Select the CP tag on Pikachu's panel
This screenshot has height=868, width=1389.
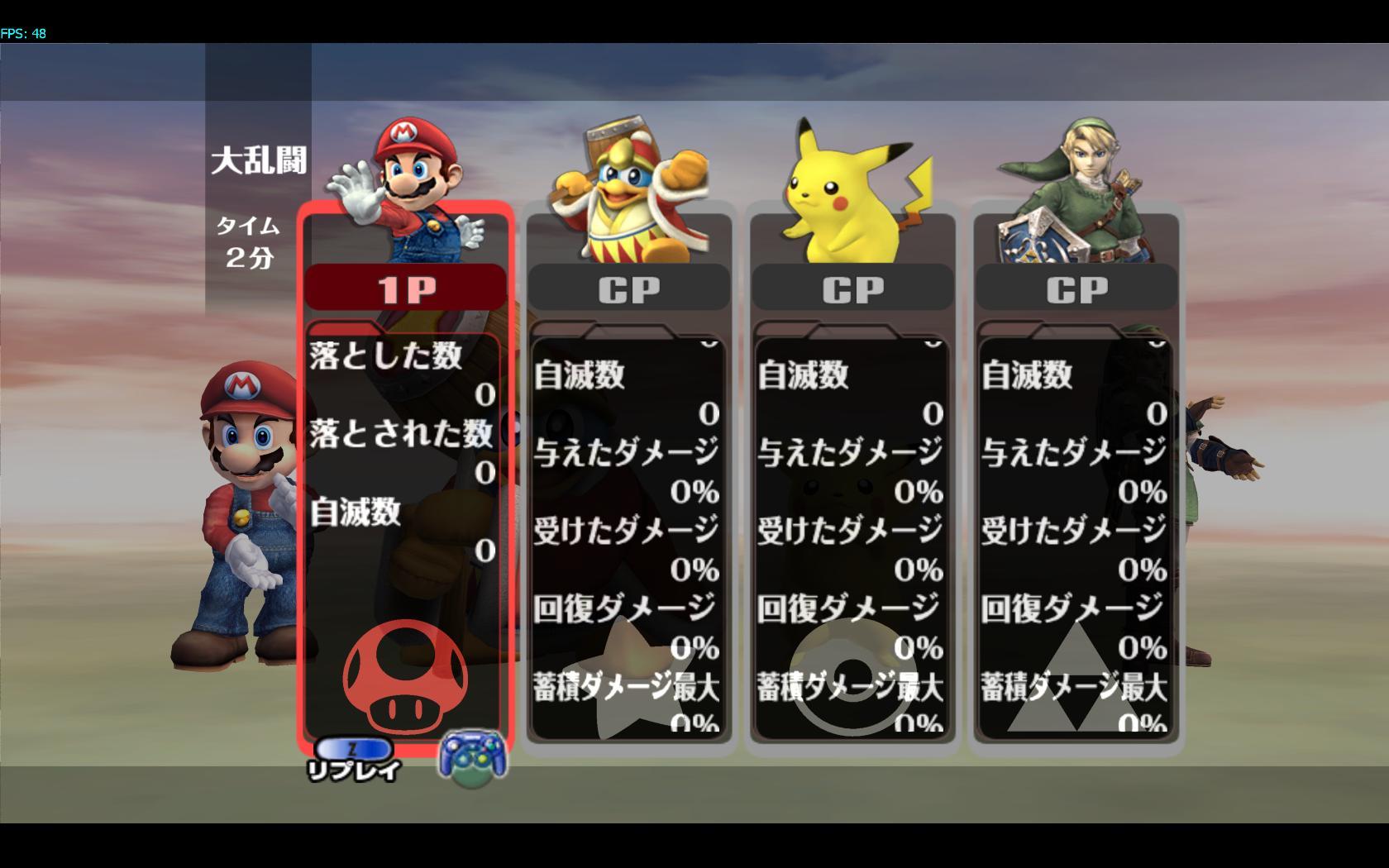point(852,289)
